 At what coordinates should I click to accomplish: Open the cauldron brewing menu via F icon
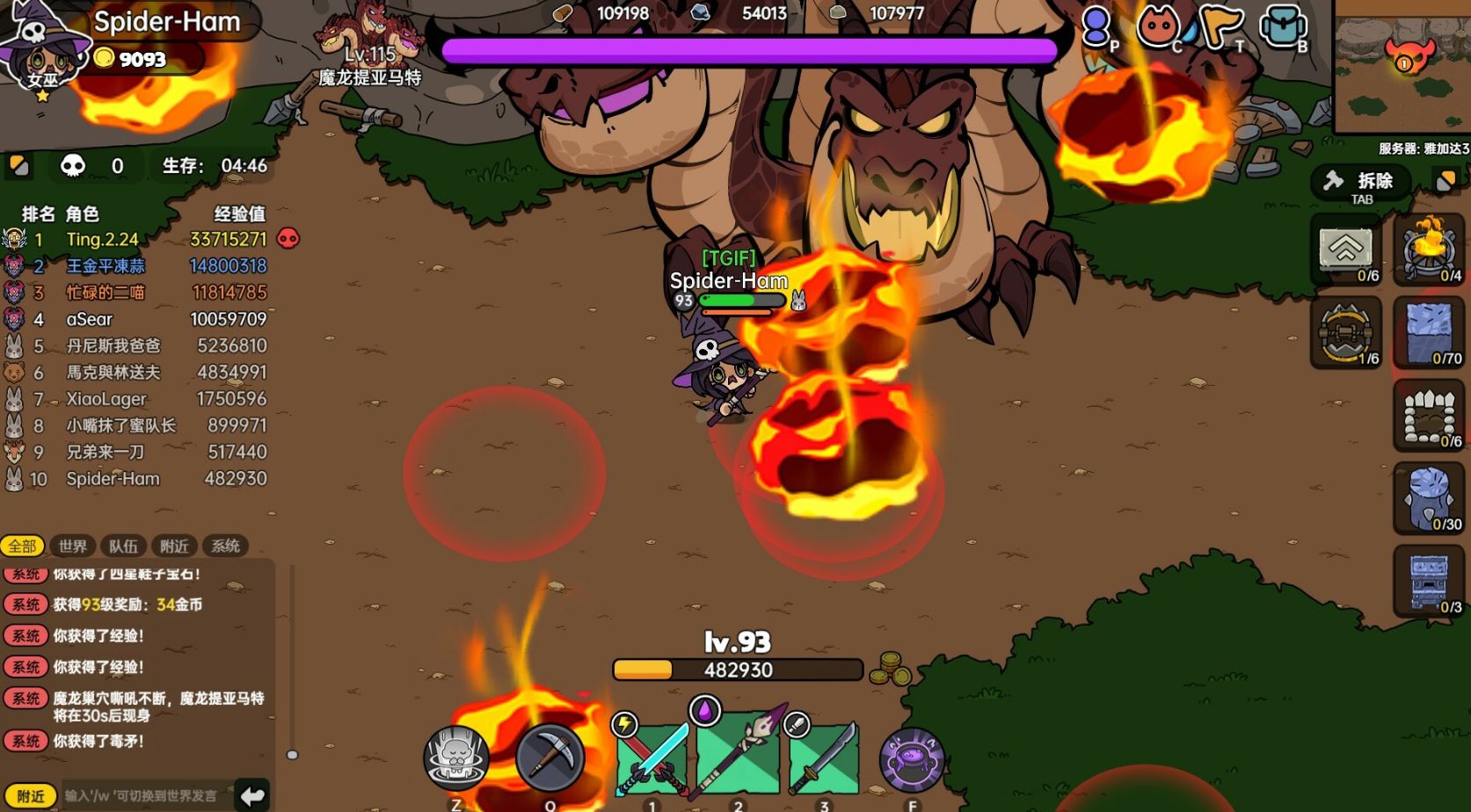[913, 757]
